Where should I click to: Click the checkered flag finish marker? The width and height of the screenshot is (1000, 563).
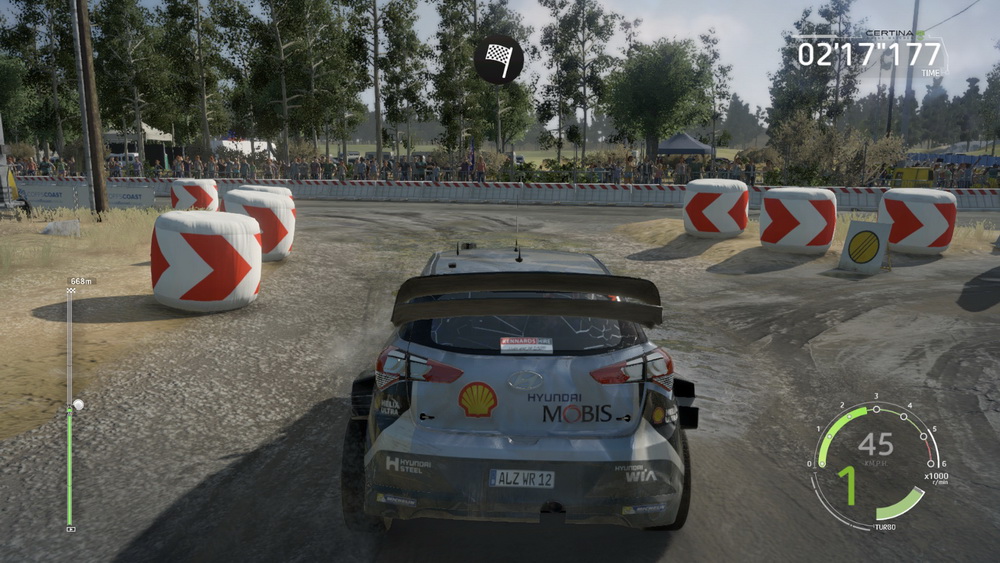(x=498, y=59)
